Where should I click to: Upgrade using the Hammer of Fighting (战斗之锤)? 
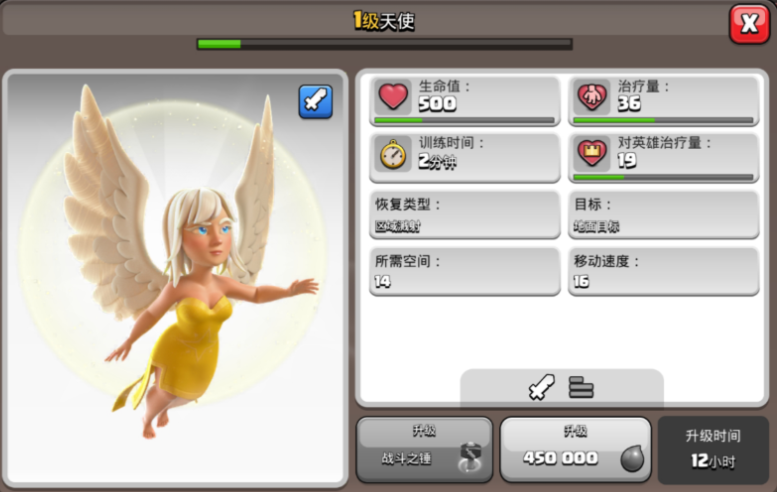coord(424,449)
